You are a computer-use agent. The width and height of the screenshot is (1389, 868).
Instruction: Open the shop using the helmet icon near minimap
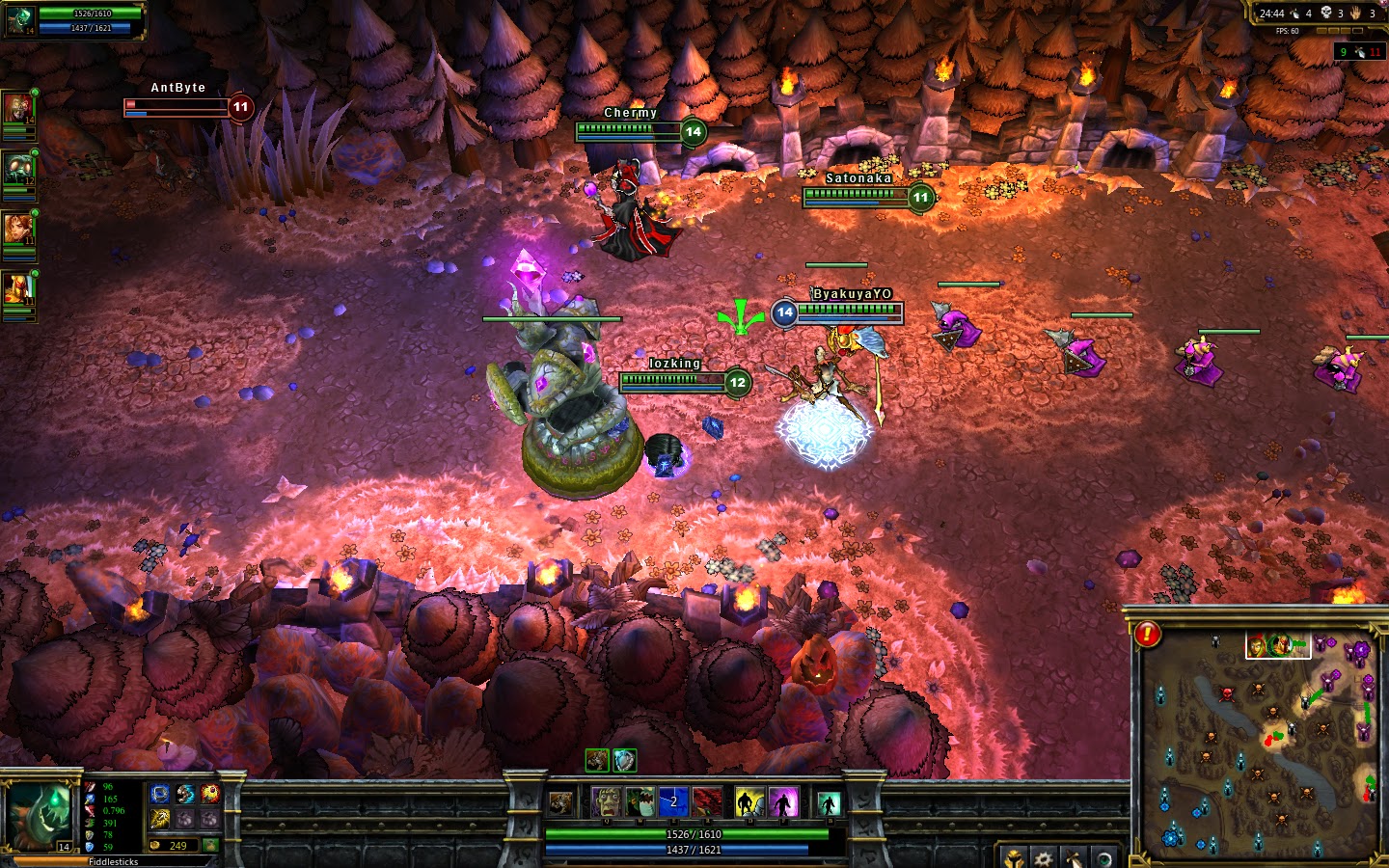[1014, 858]
